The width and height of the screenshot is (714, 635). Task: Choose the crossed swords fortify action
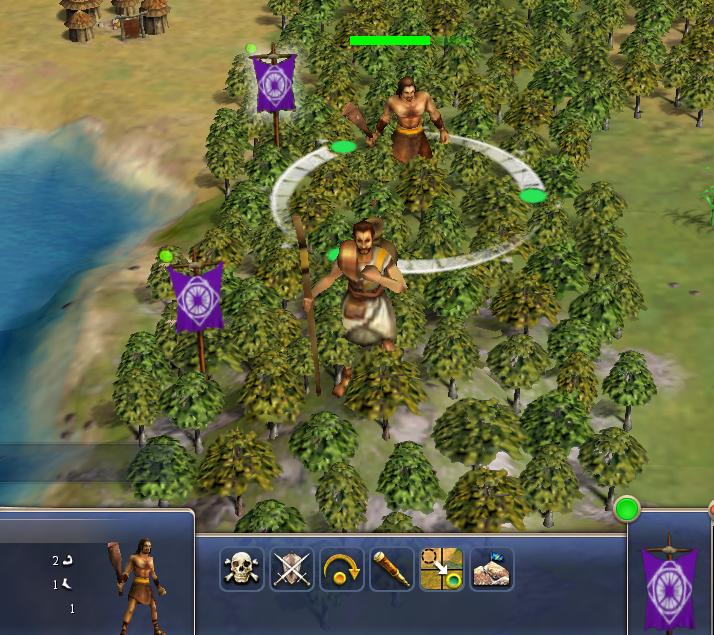click(292, 569)
